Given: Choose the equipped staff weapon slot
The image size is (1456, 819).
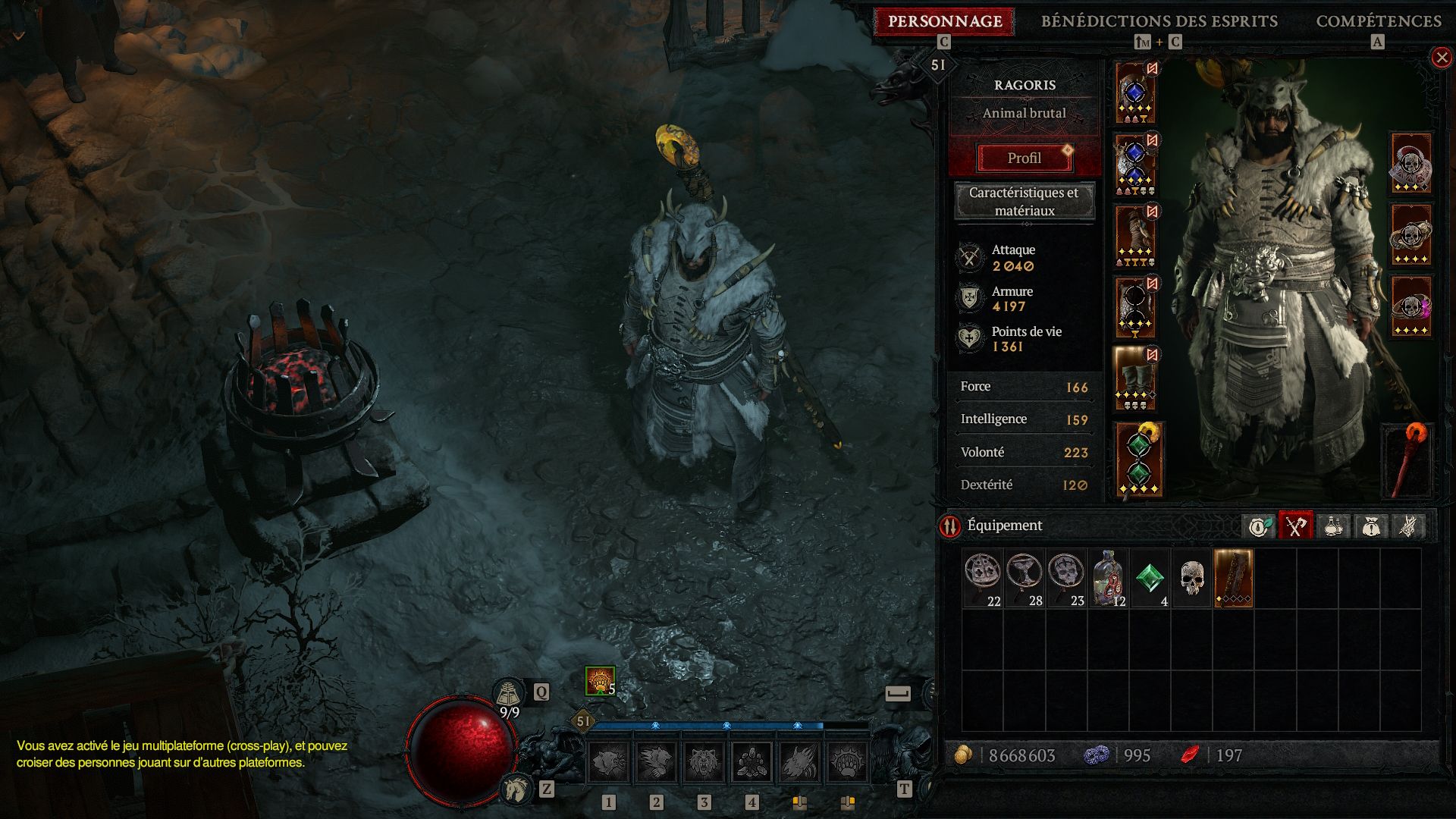Looking at the screenshot, I should pyautogui.click(x=1138, y=460).
